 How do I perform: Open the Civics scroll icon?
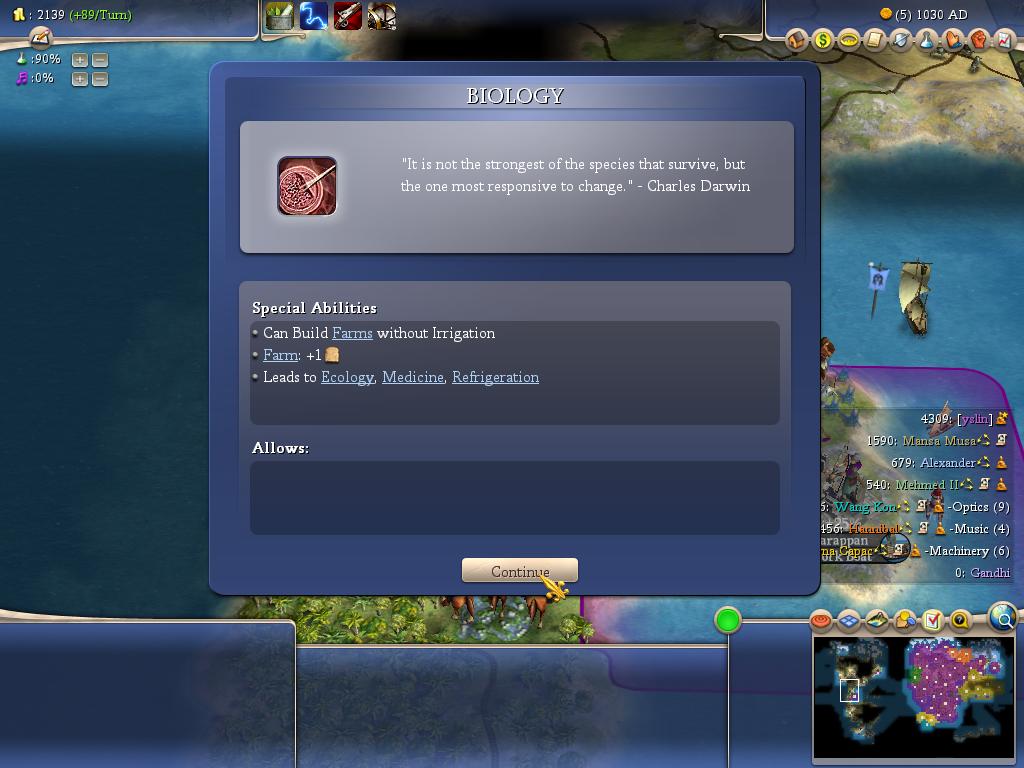[x=875, y=41]
